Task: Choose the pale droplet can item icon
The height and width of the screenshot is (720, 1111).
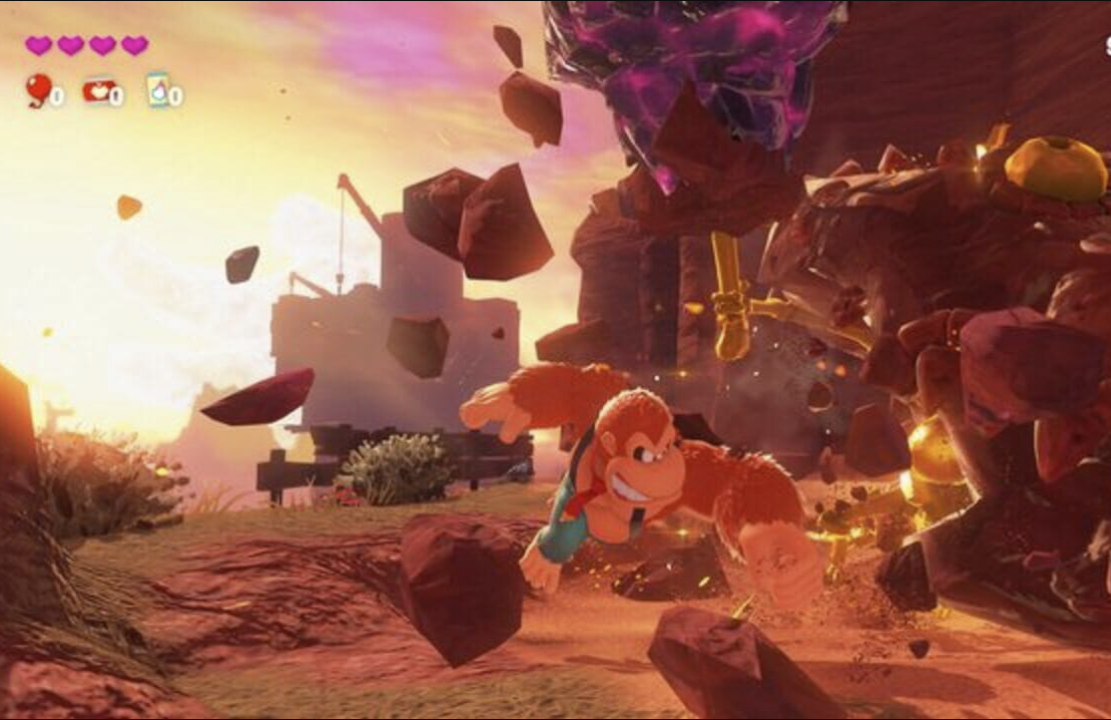Action: pyautogui.click(x=157, y=90)
